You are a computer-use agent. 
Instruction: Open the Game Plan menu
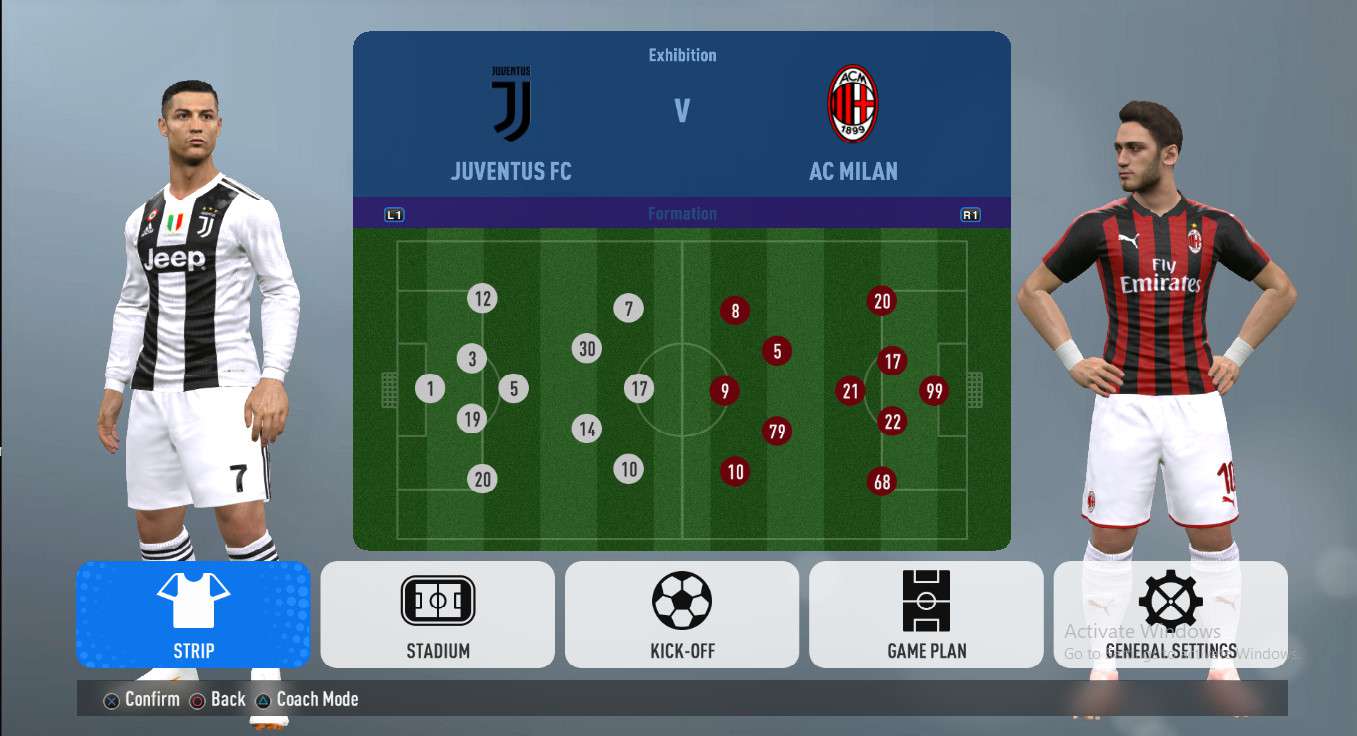pyautogui.click(x=926, y=614)
